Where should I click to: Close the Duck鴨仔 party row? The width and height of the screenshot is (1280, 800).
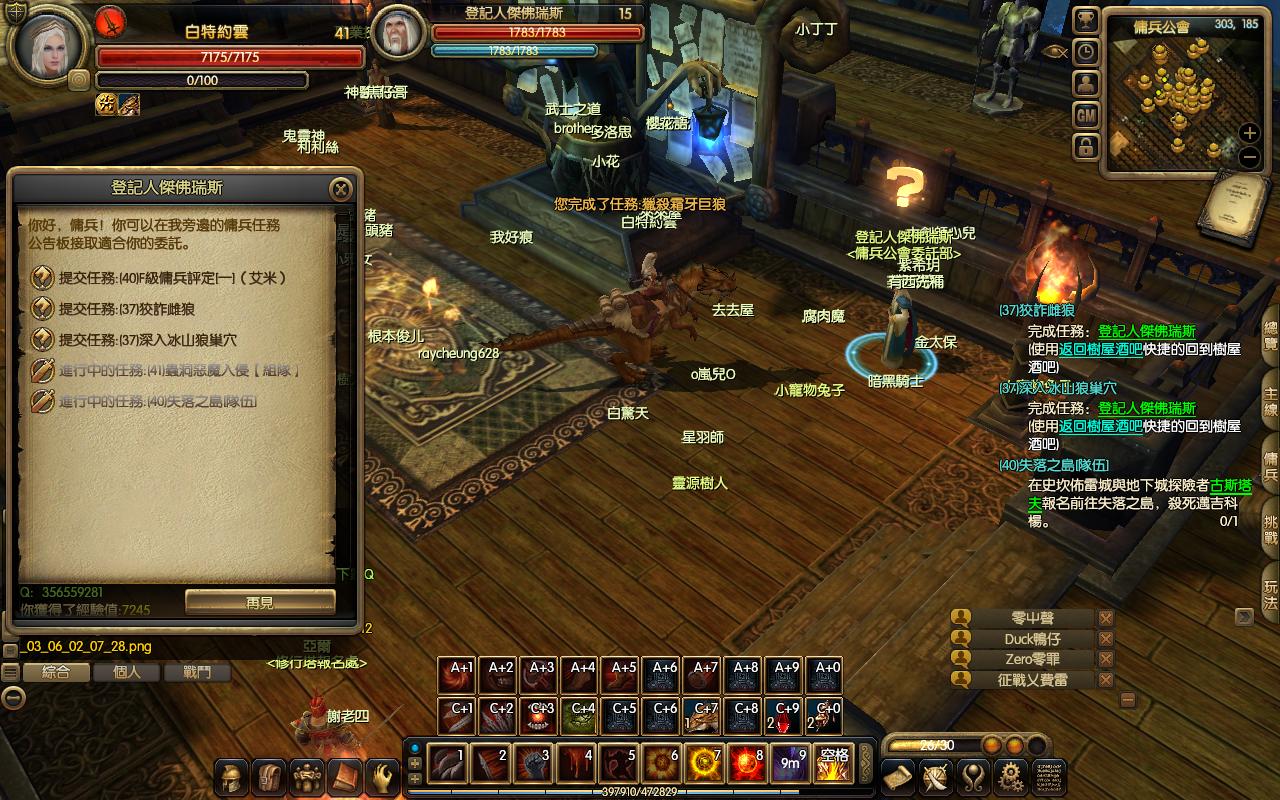(x=1106, y=639)
